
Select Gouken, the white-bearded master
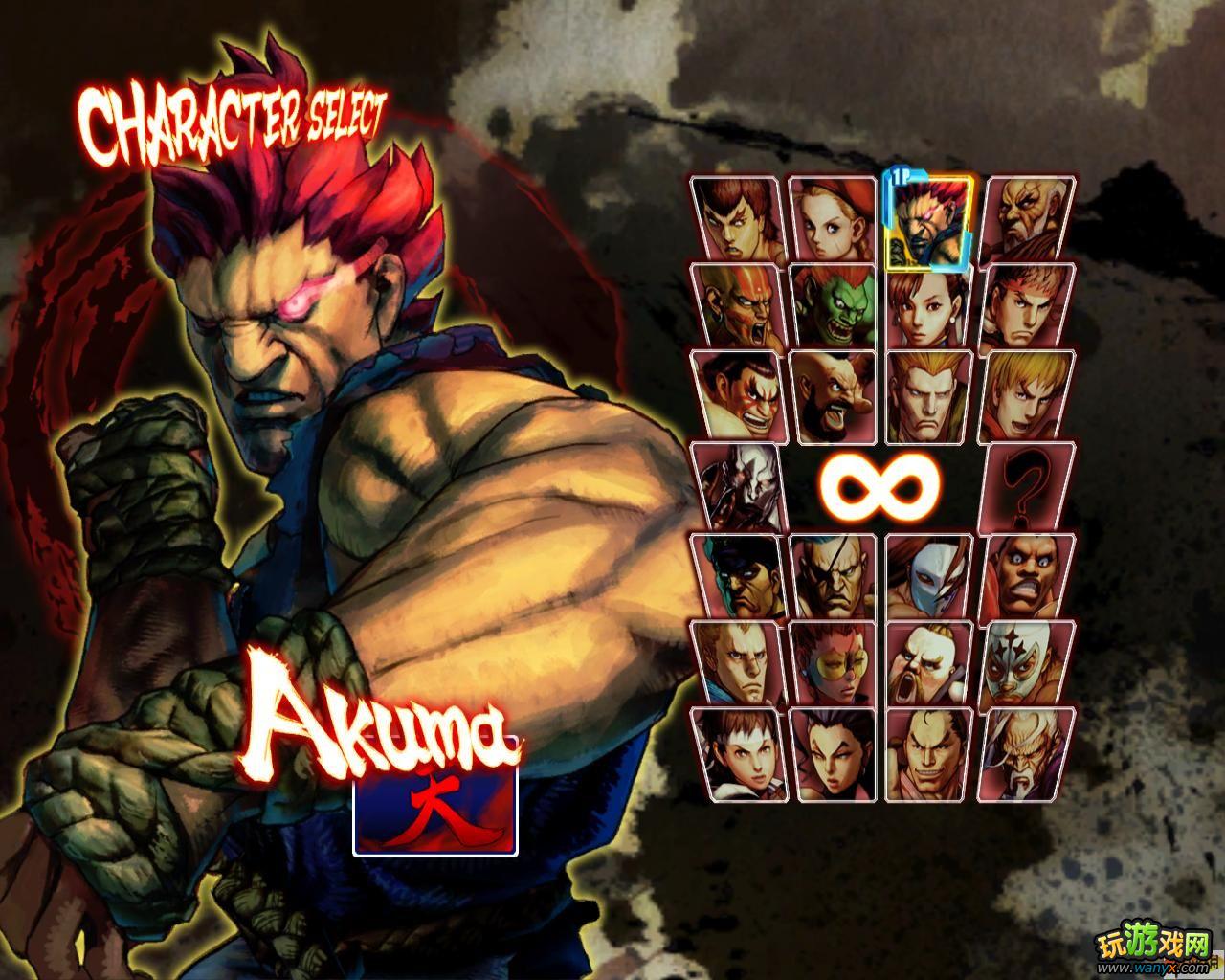(1027, 219)
